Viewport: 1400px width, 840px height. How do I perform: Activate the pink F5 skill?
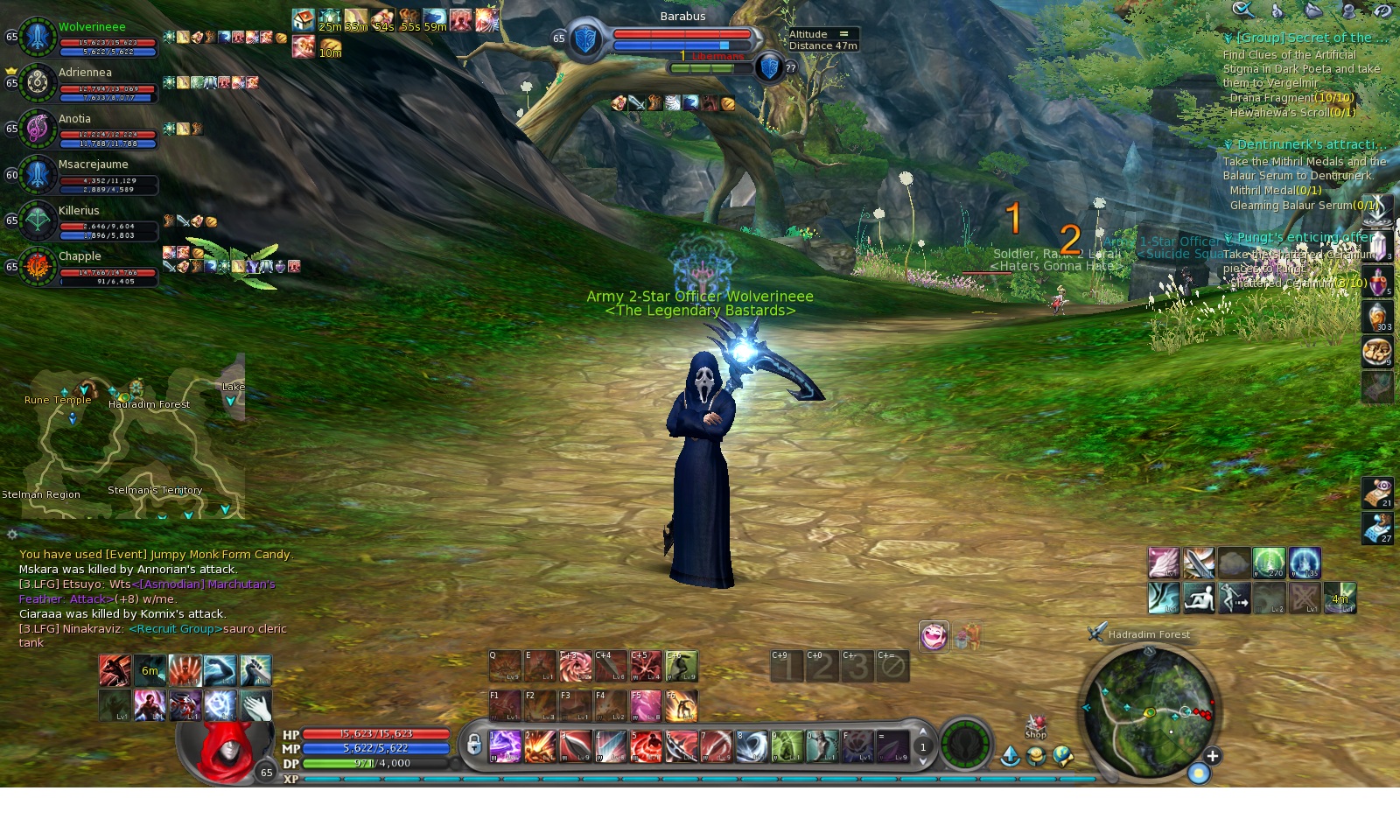pos(646,706)
